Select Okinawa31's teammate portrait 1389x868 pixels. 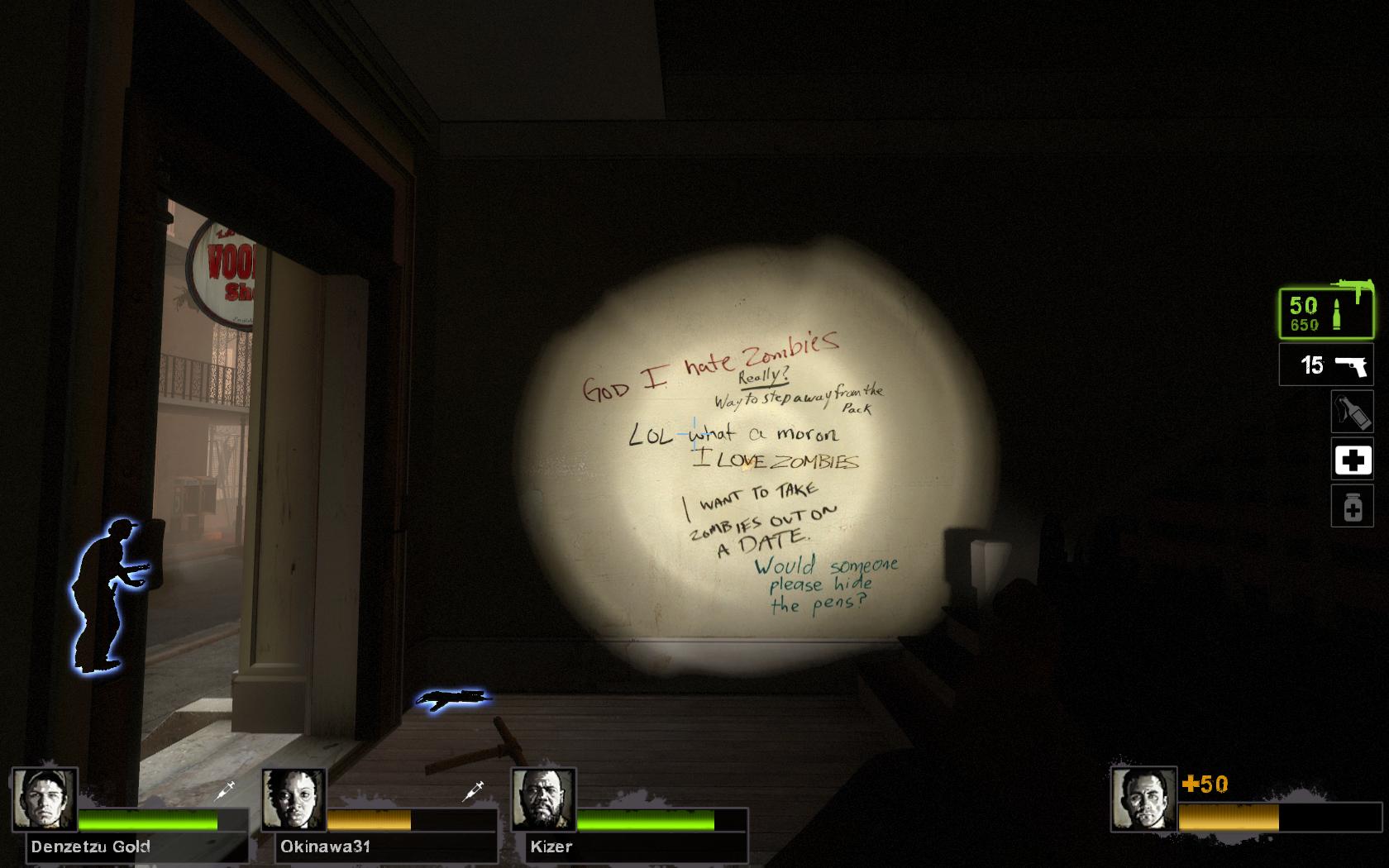(294, 799)
